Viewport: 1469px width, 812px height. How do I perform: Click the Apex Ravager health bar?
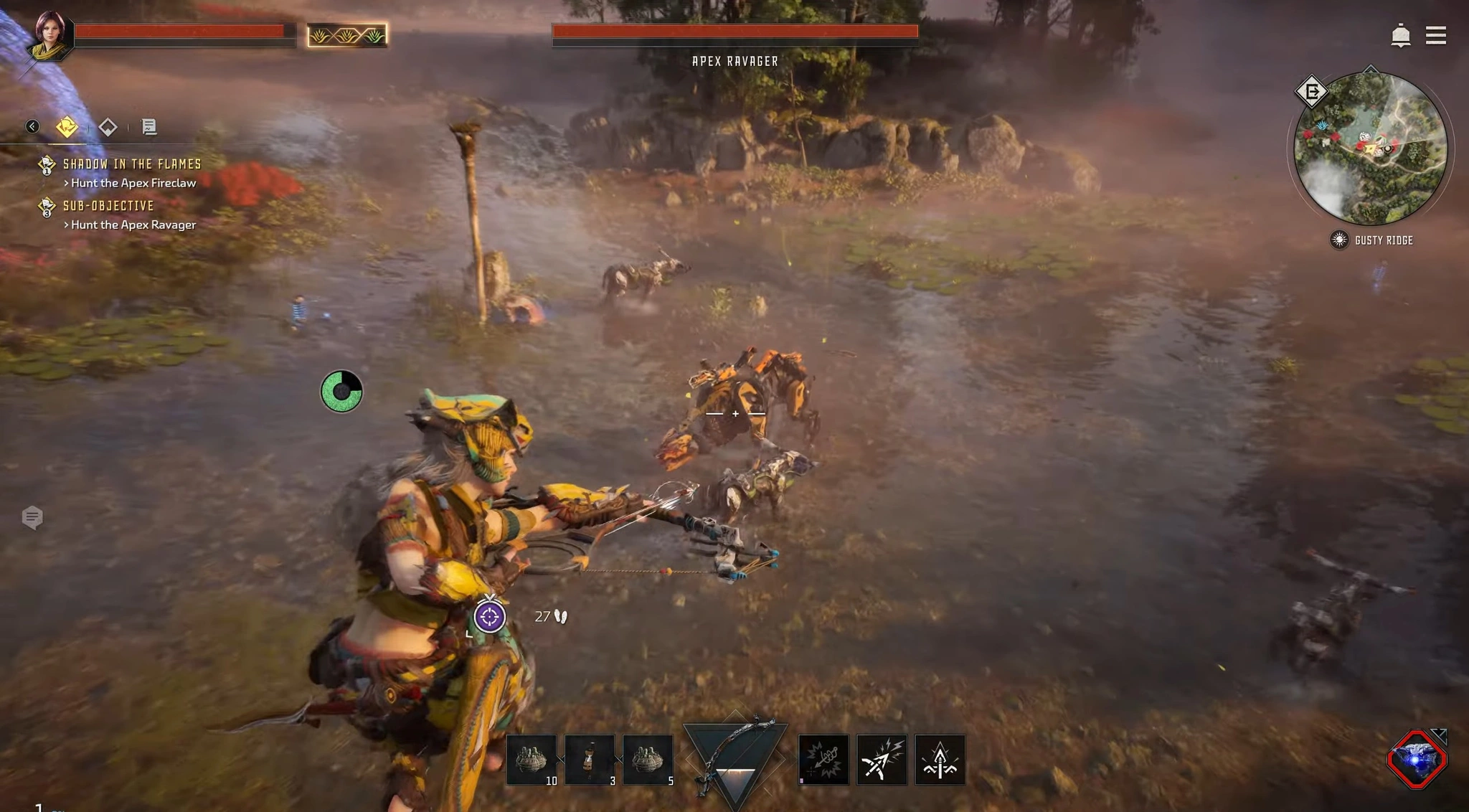[734, 32]
